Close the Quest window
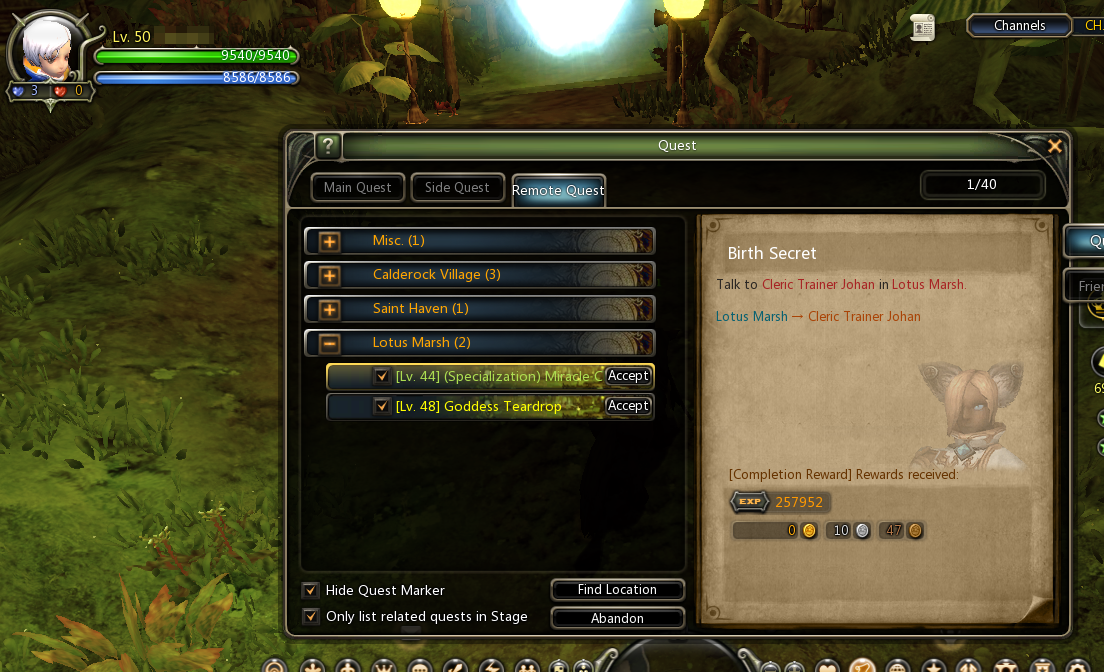This screenshot has width=1104, height=672. coord(1054,146)
